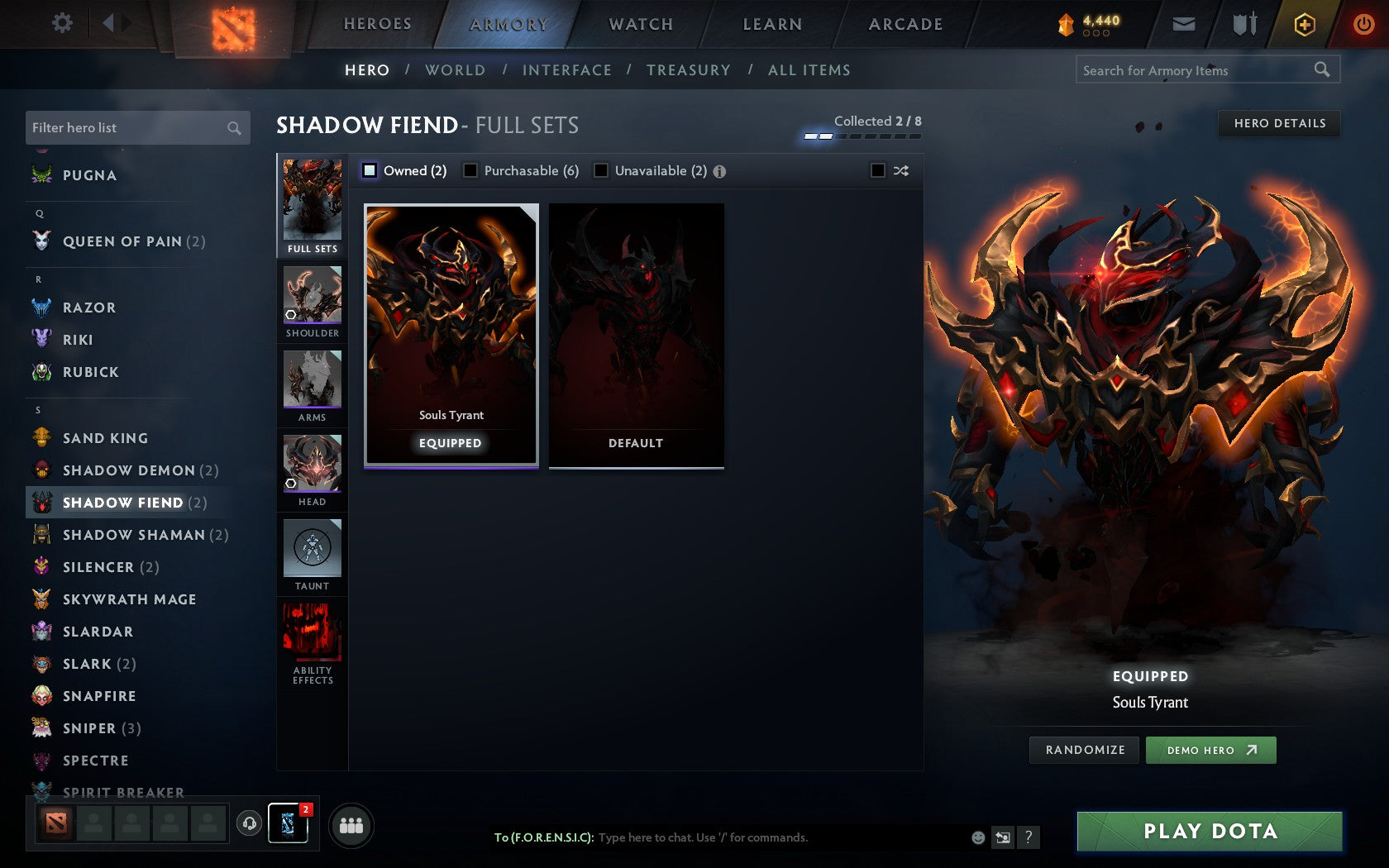Click the power/quit icon top right

point(1363,24)
